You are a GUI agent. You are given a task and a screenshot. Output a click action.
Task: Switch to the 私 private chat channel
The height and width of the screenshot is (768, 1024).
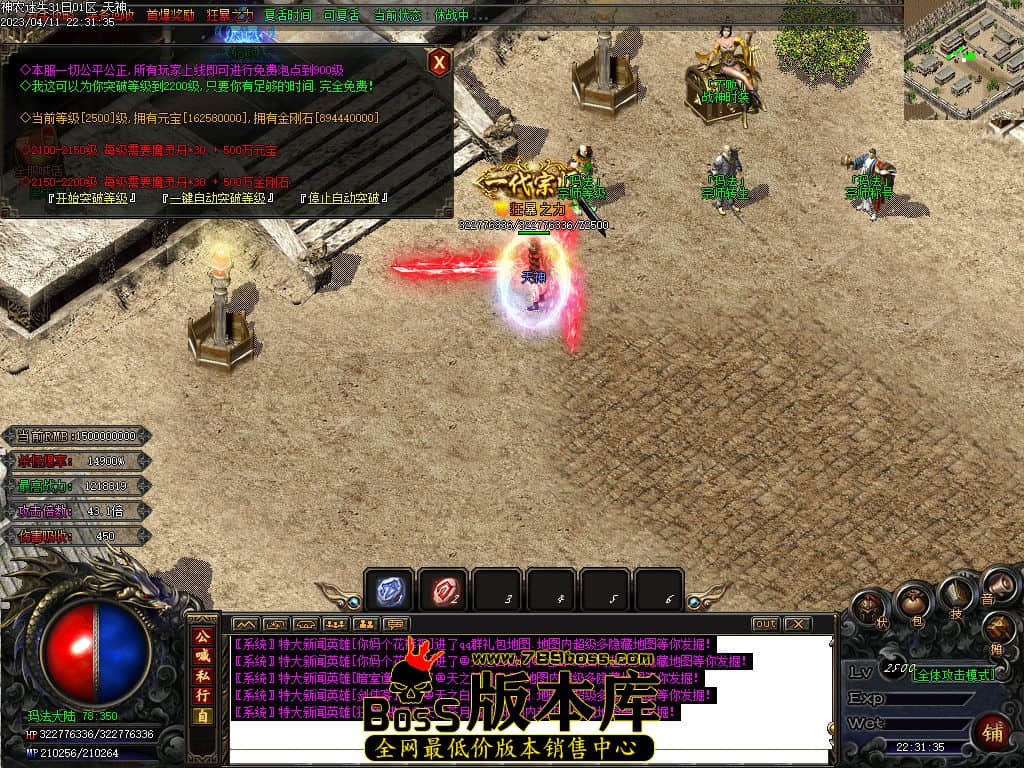(202, 675)
